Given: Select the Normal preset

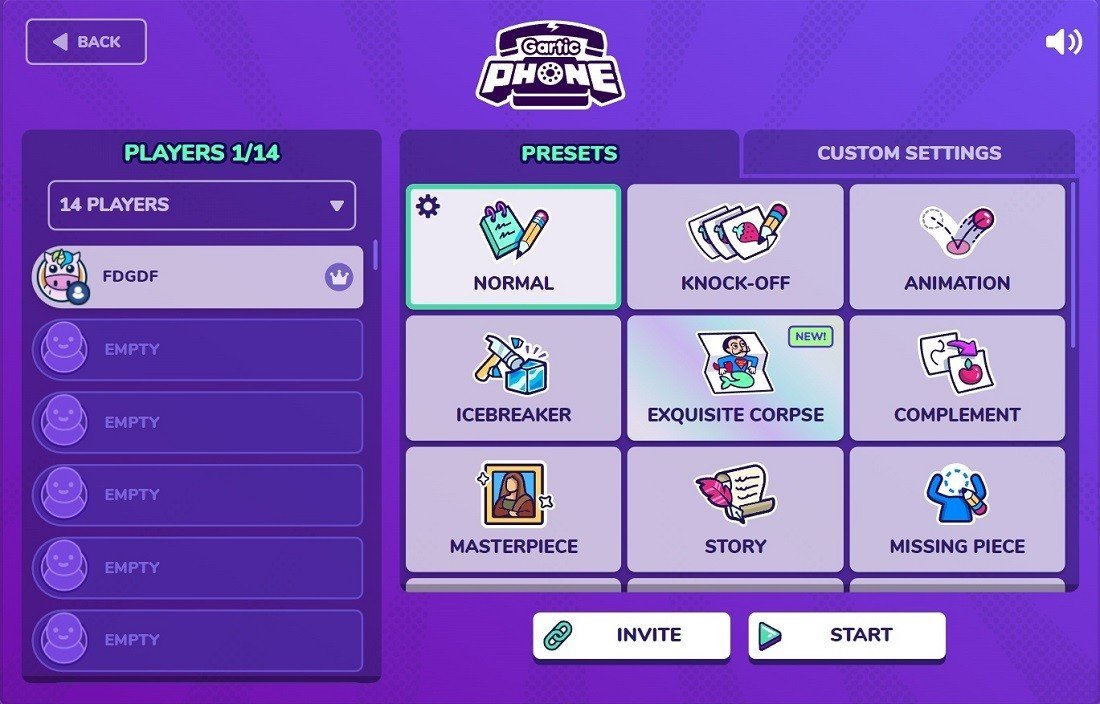Looking at the screenshot, I should click(x=513, y=247).
